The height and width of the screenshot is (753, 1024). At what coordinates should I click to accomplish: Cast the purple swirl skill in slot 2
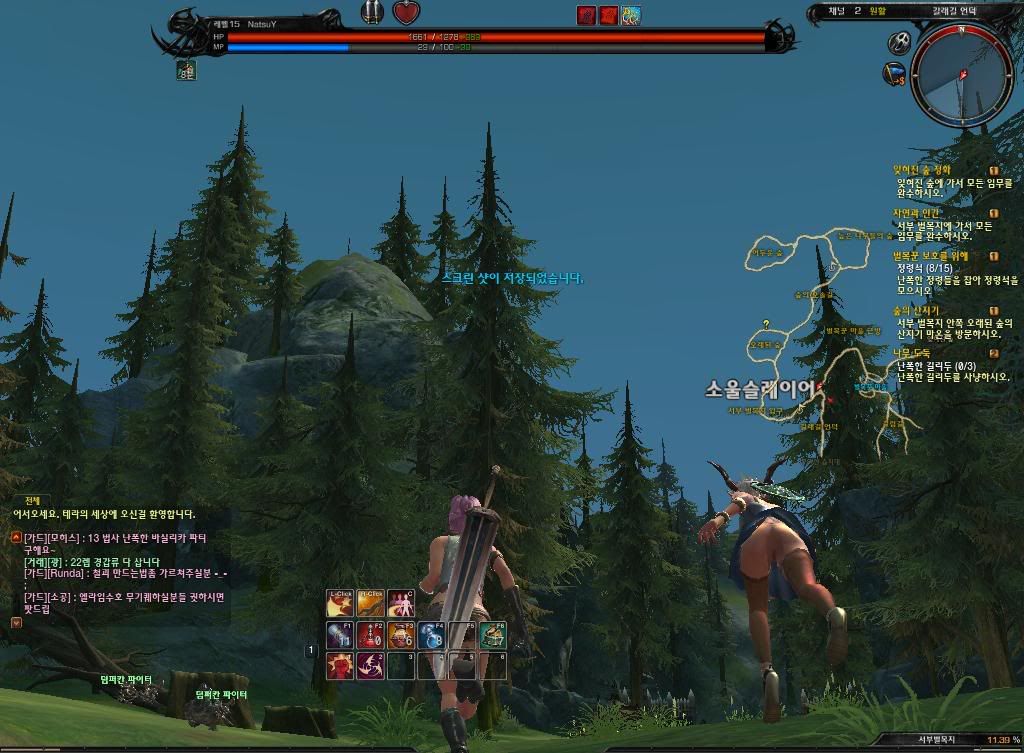pos(369,665)
